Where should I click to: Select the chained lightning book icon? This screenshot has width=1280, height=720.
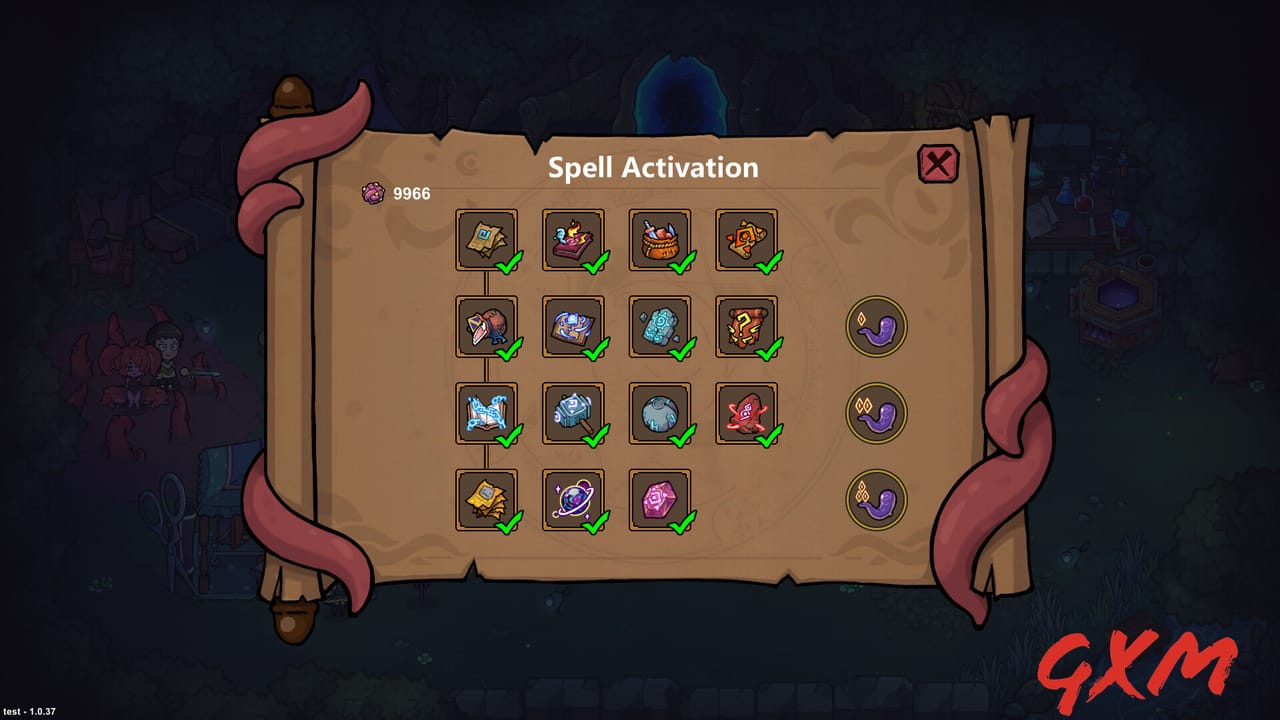487,412
